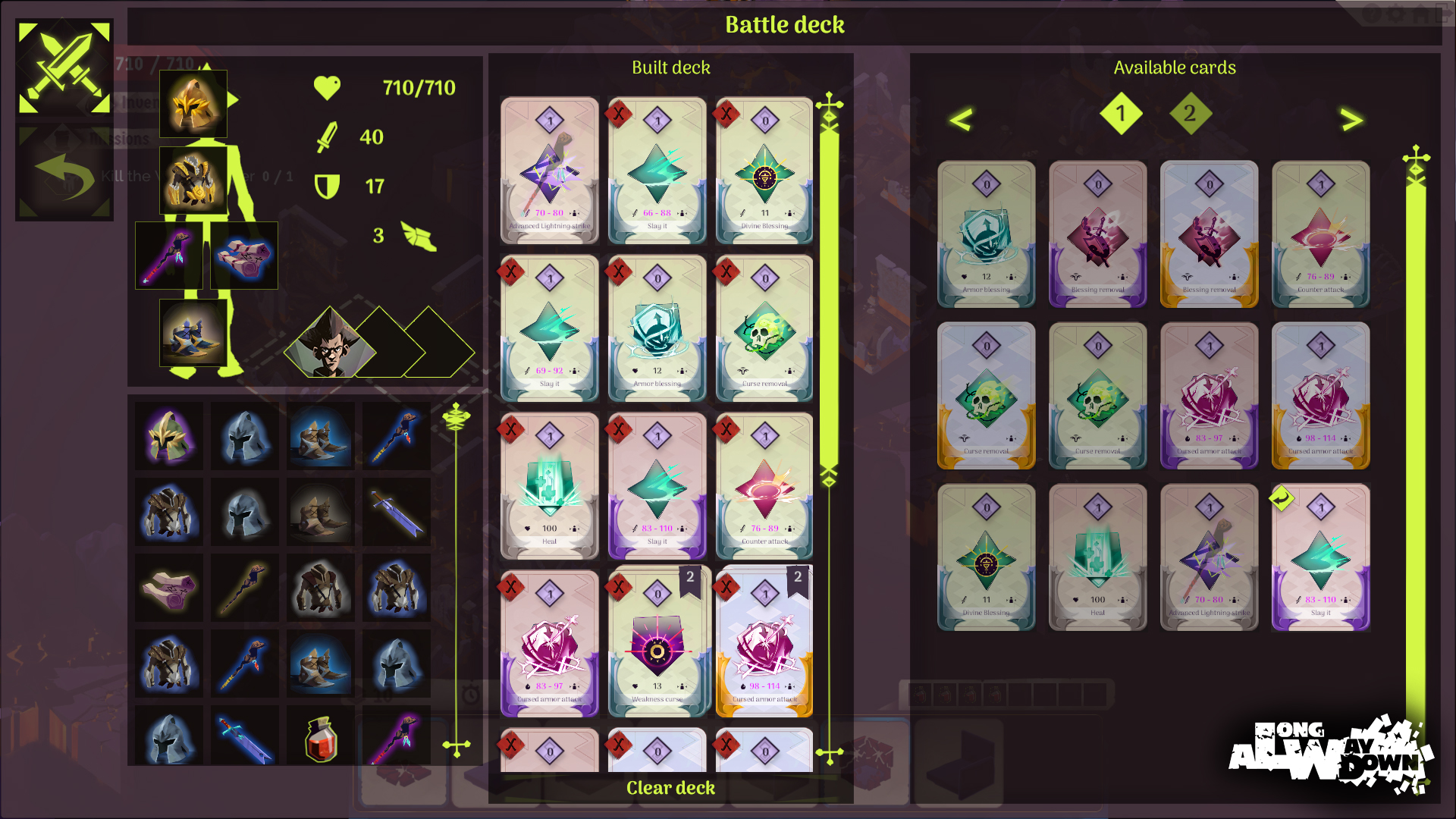Viewport: 1456px width, 819px height.
Task: Choose Heal card from available cards
Action: (1097, 557)
